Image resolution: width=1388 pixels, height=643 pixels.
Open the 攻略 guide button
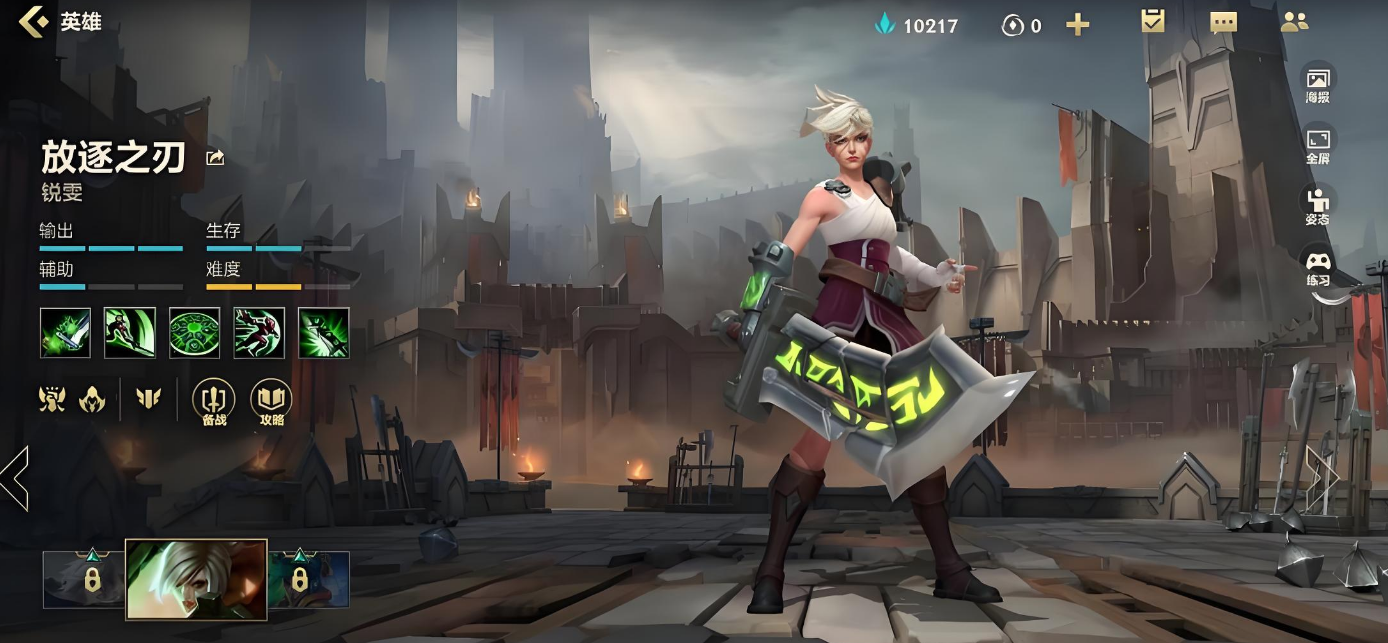(271, 401)
